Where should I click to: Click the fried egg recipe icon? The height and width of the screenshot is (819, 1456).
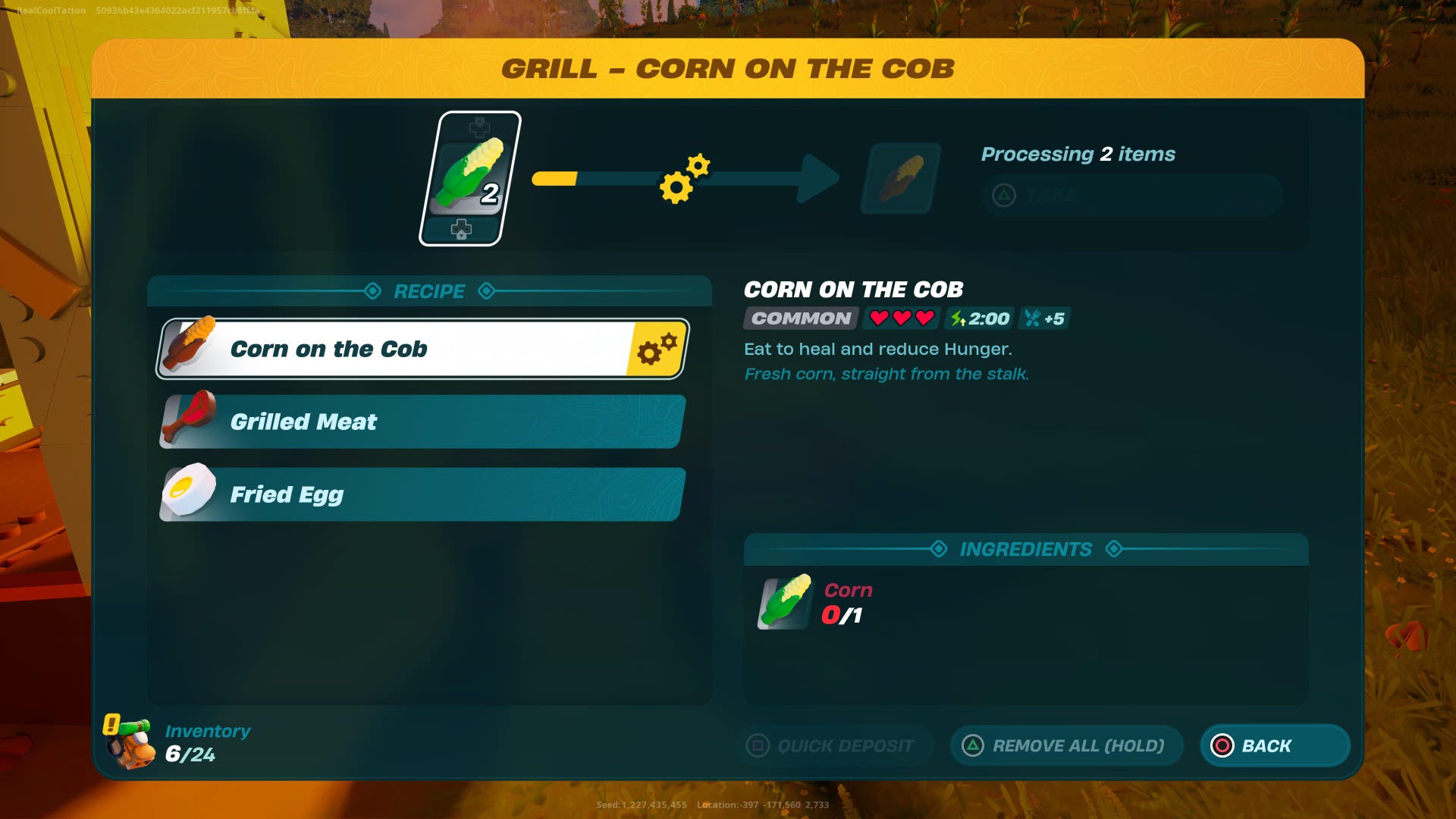point(189,493)
